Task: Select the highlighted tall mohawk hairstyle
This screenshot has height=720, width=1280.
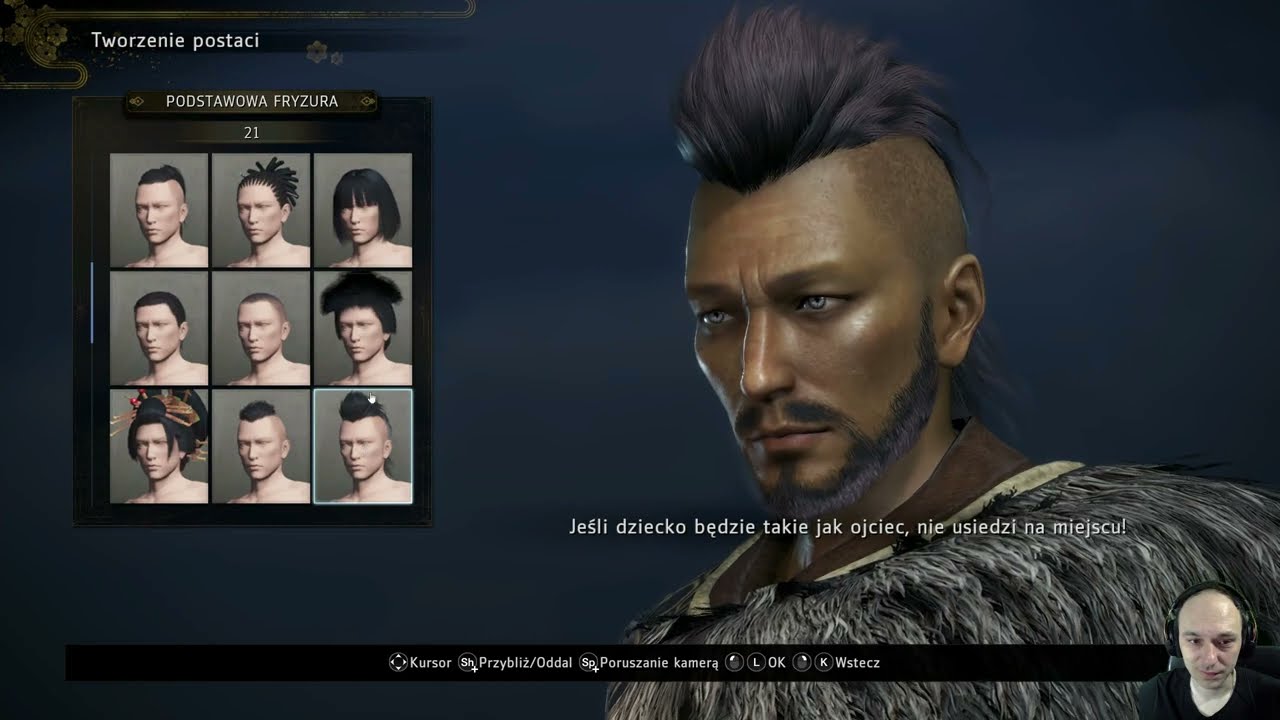Action: [x=363, y=446]
